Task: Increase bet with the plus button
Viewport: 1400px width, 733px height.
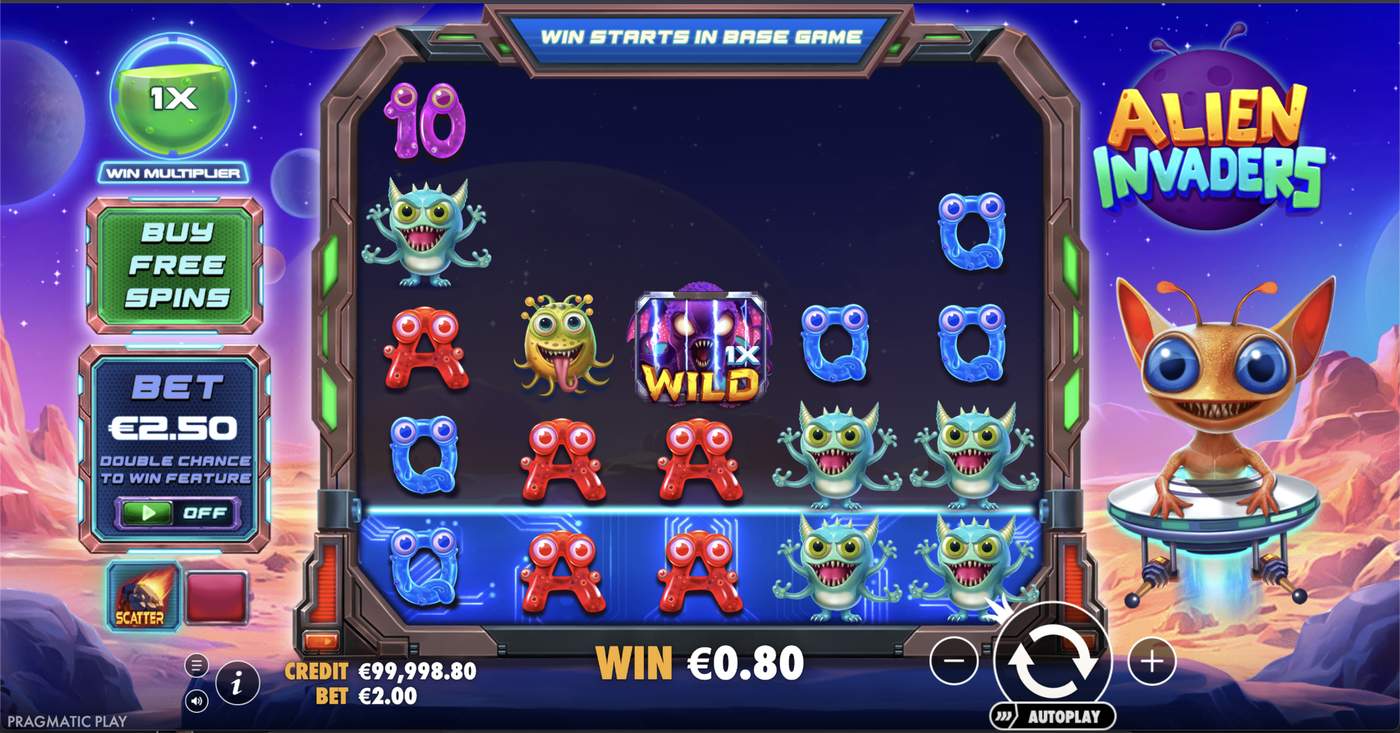Action: tap(1151, 659)
